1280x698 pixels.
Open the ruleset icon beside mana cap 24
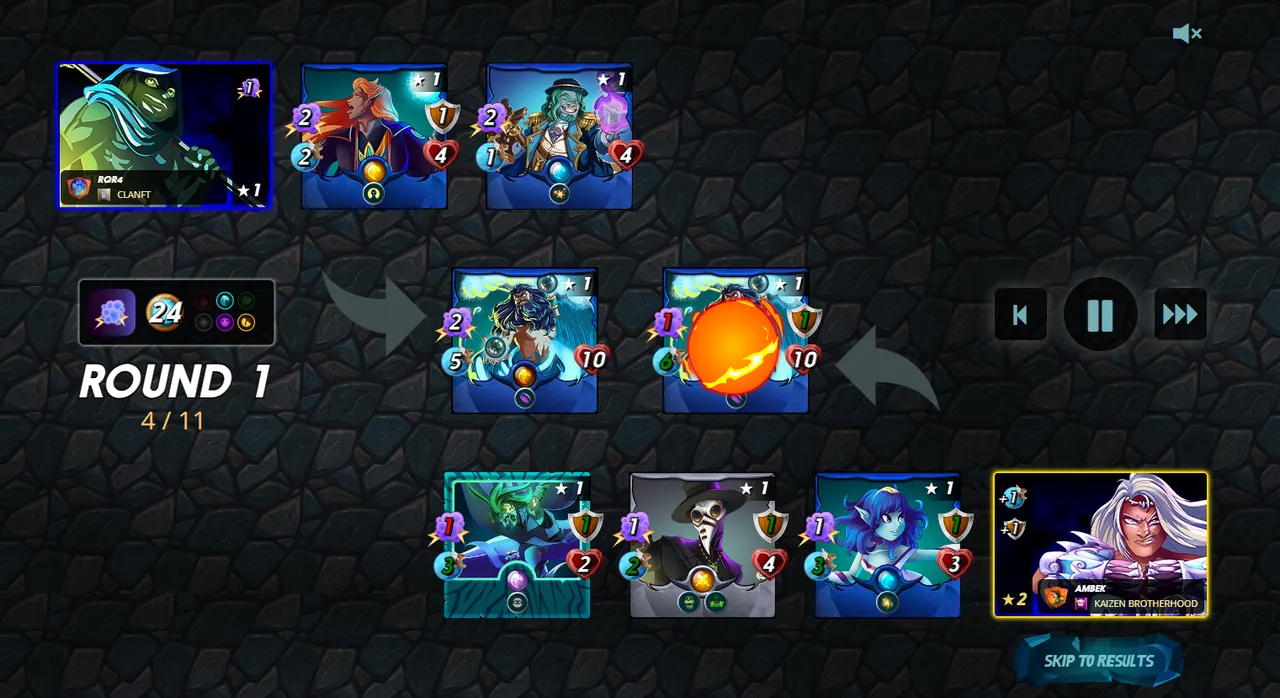coord(112,313)
